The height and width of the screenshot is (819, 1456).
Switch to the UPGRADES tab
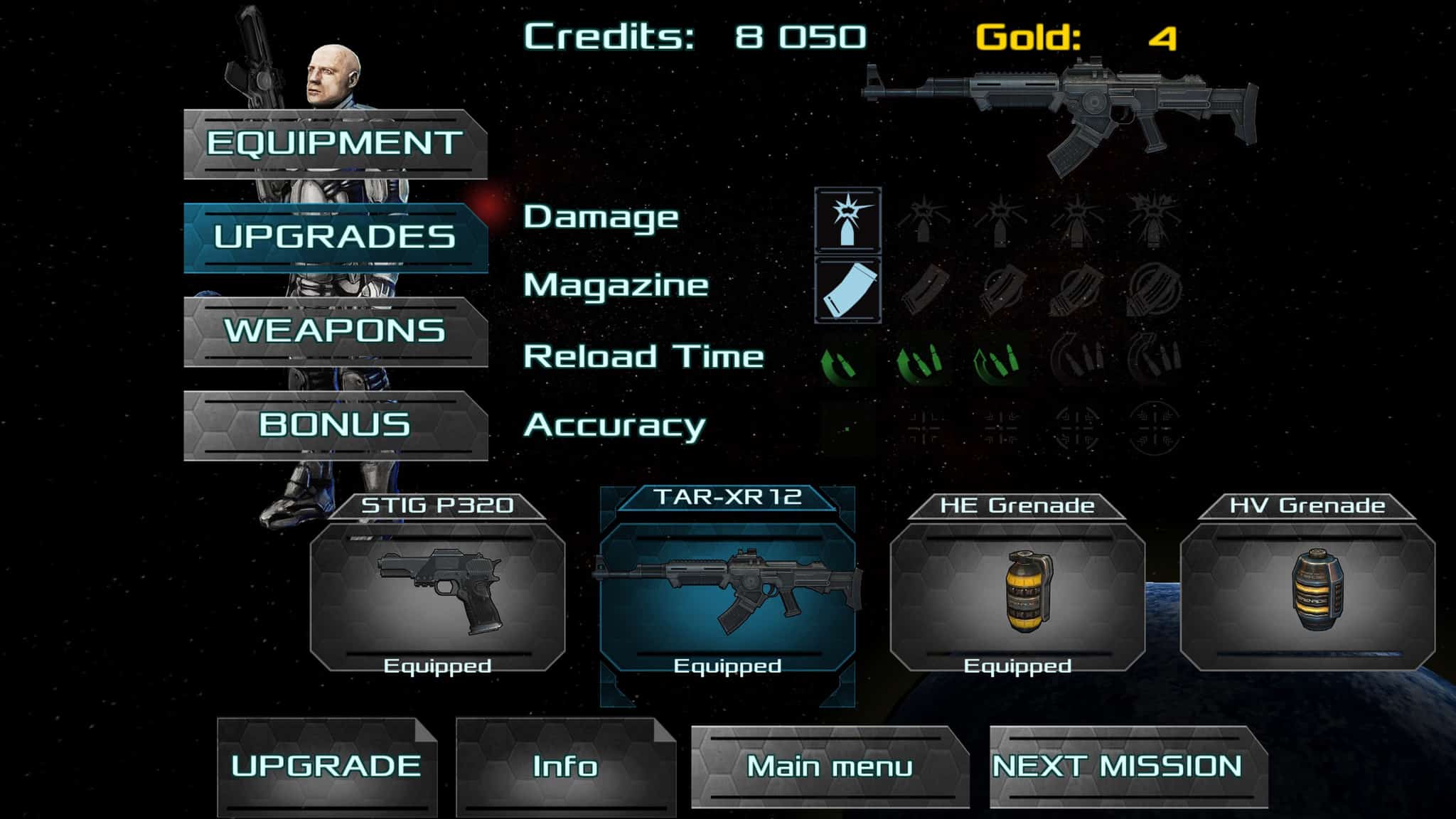[x=335, y=237]
